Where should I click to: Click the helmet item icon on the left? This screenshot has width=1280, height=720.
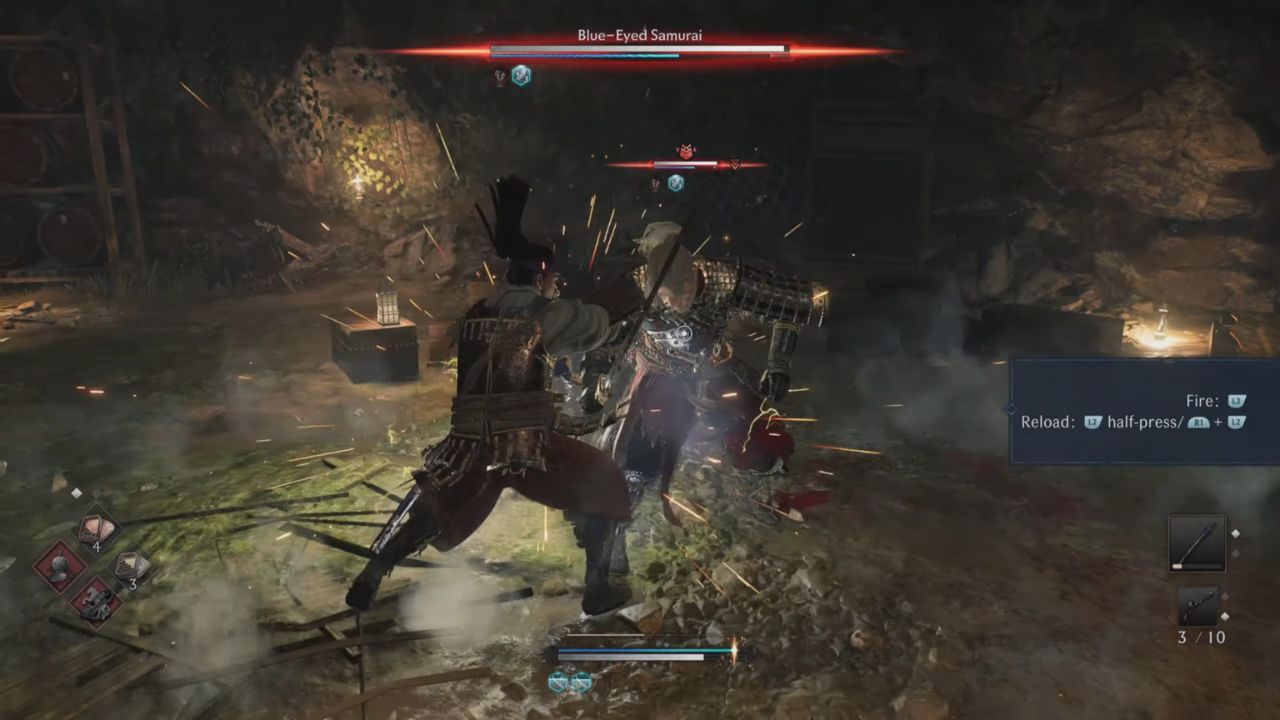tap(61, 568)
